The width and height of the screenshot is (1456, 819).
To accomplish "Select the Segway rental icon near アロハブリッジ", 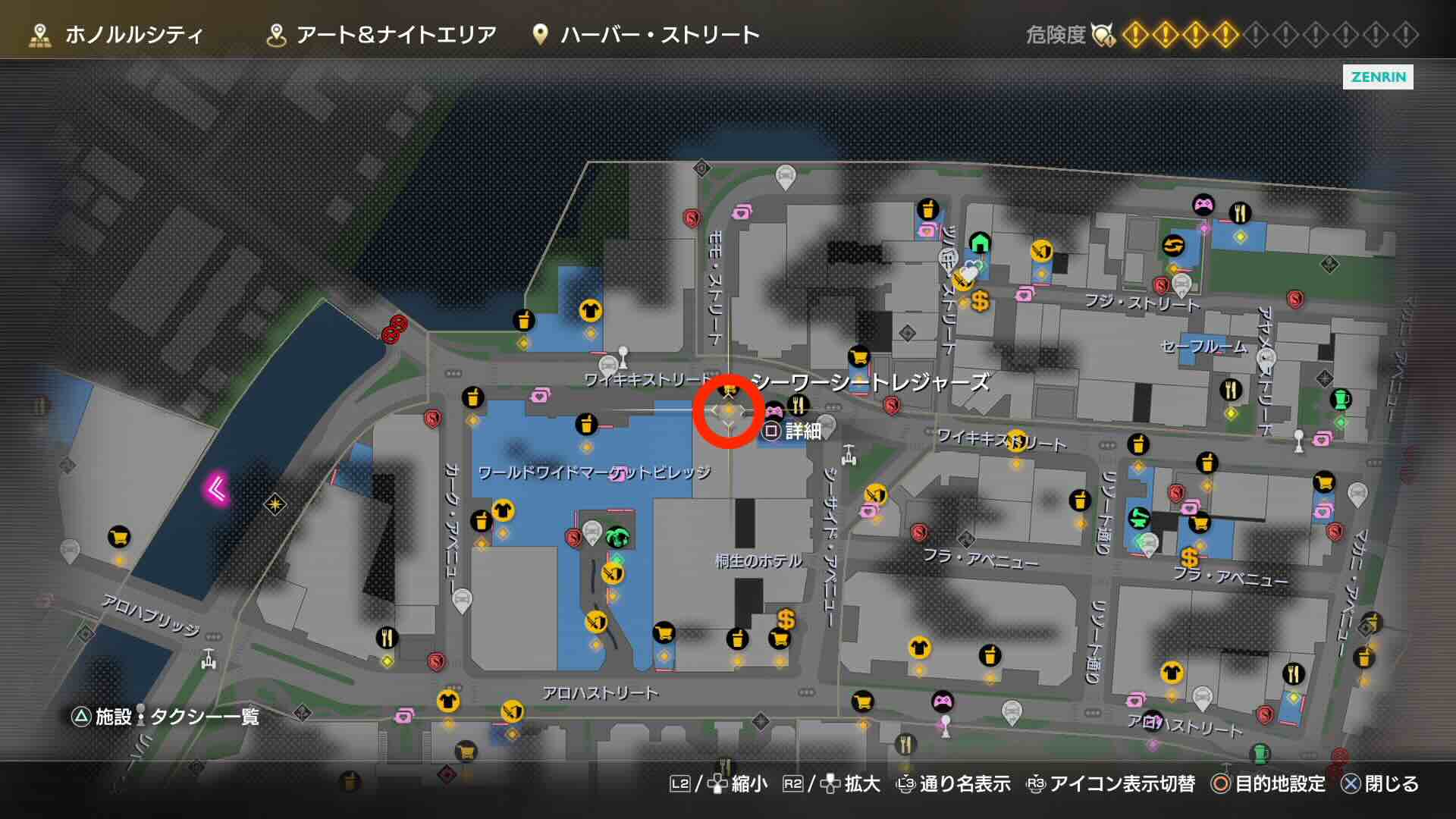I will tap(209, 660).
